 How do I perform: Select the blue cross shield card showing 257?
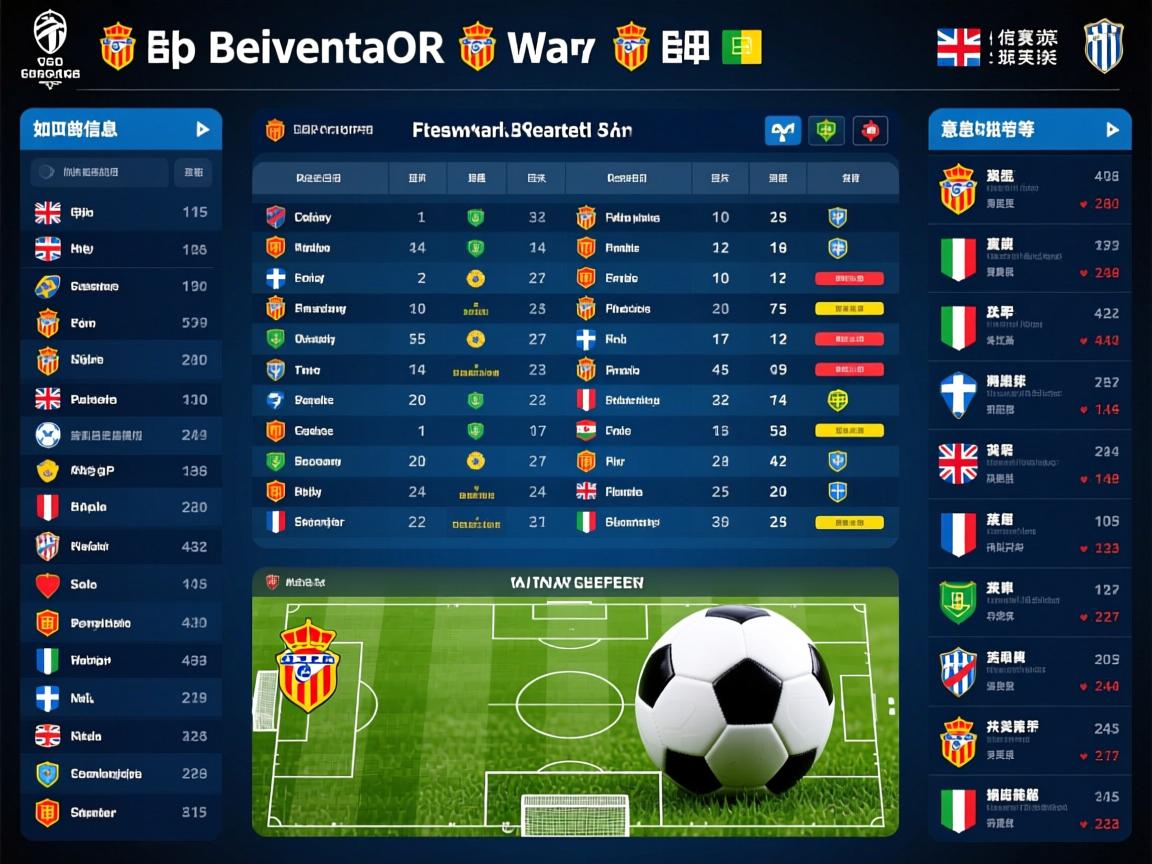[x=1030, y=395]
